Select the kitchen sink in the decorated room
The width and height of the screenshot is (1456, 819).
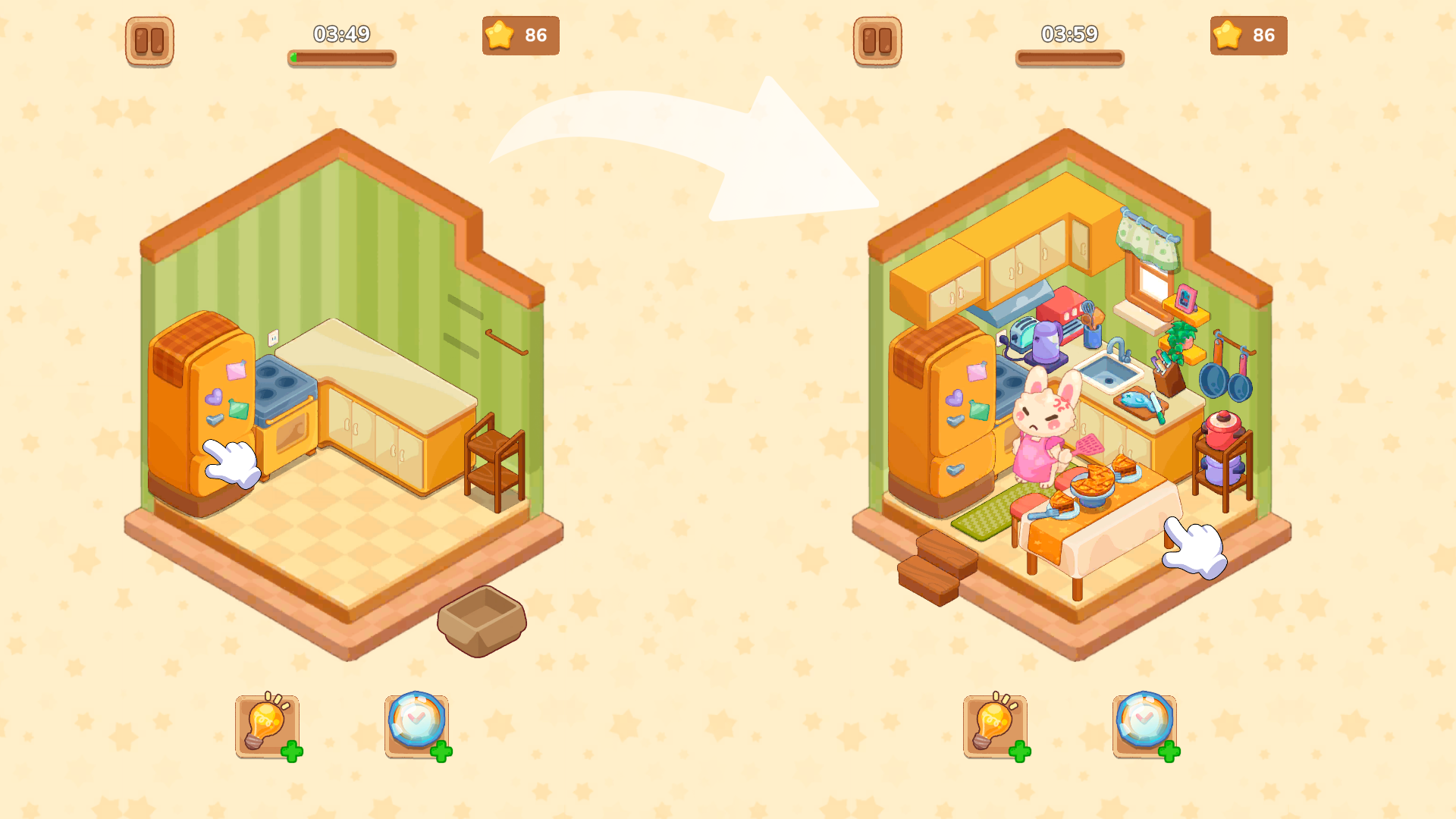pyautogui.click(x=1107, y=372)
